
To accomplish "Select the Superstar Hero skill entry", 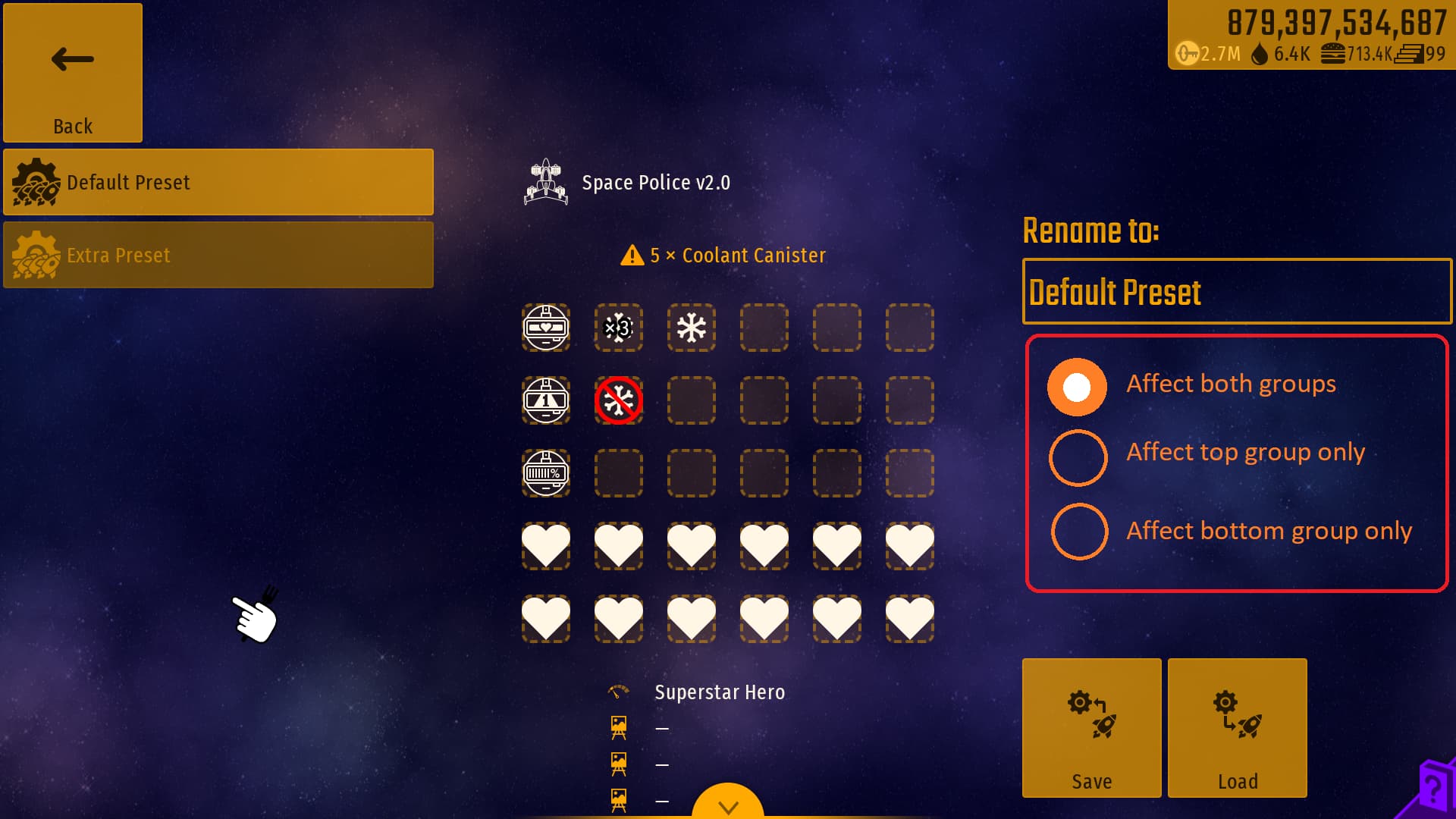I will [719, 692].
